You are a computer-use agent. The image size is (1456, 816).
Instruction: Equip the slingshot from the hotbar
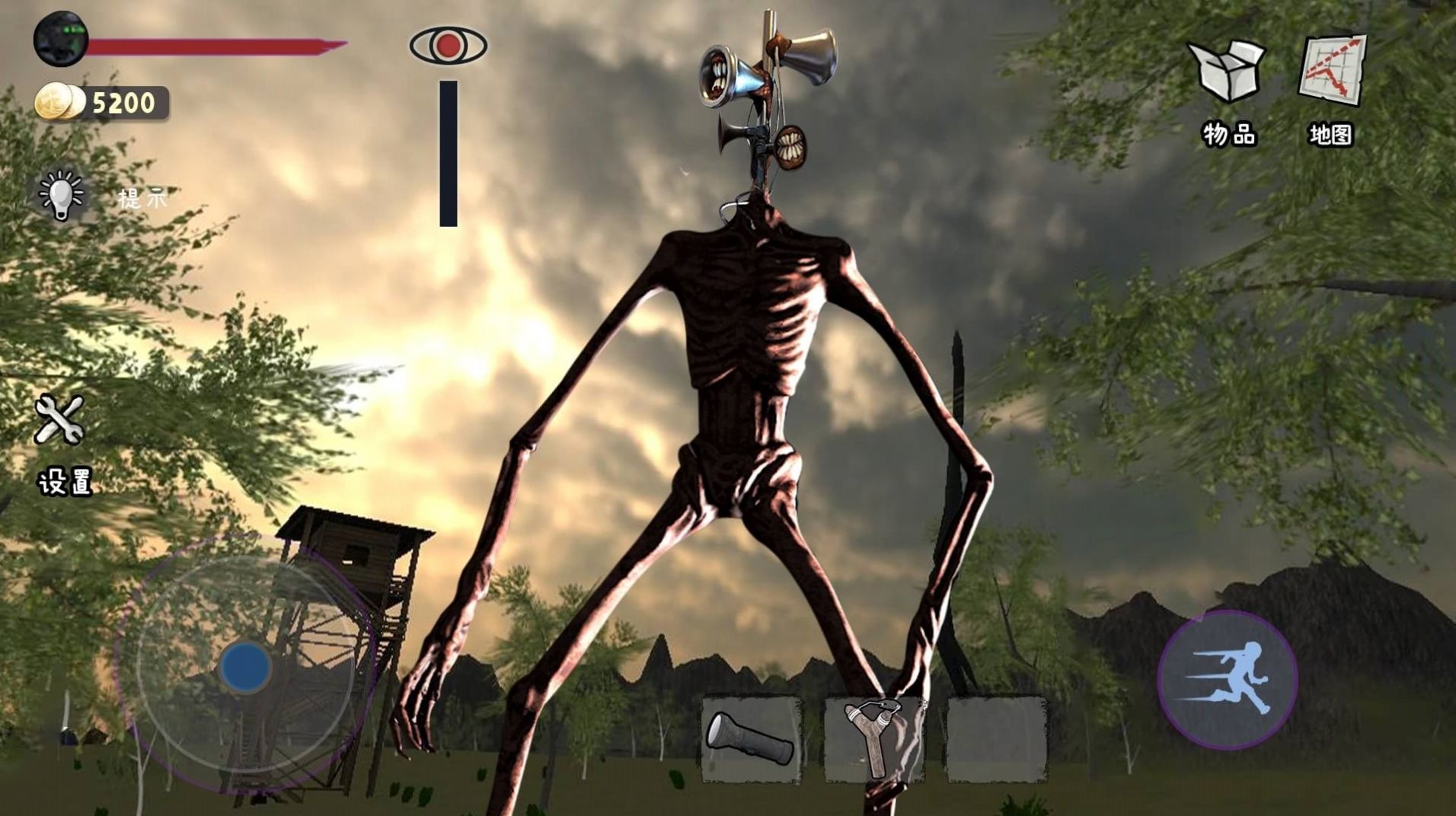pyautogui.click(x=874, y=740)
